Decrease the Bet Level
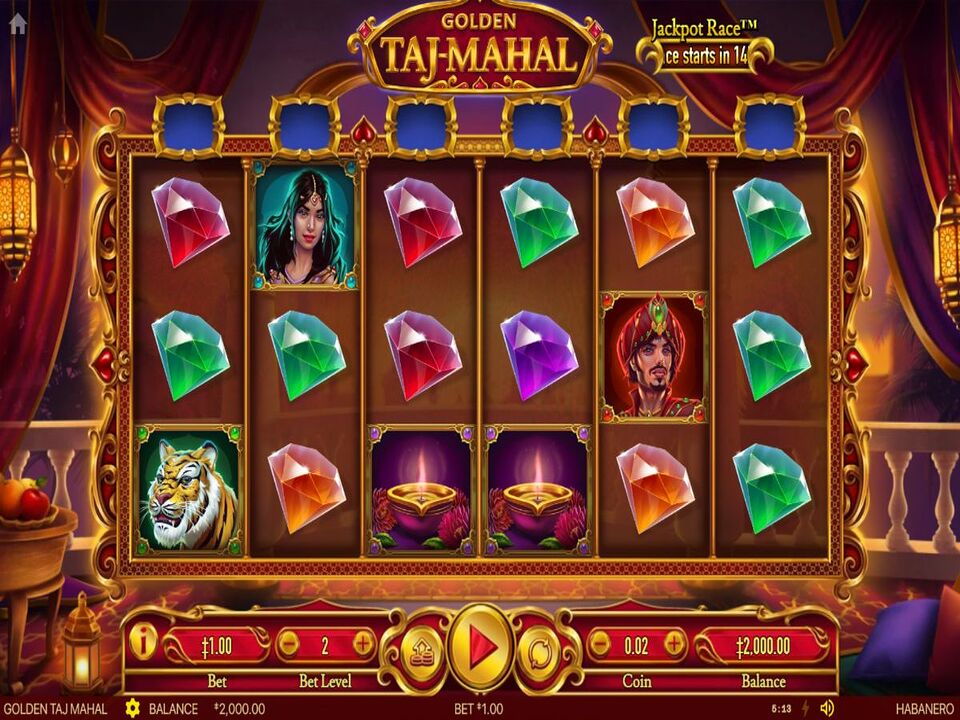The width and height of the screenshot is (960, 720). 287,643
